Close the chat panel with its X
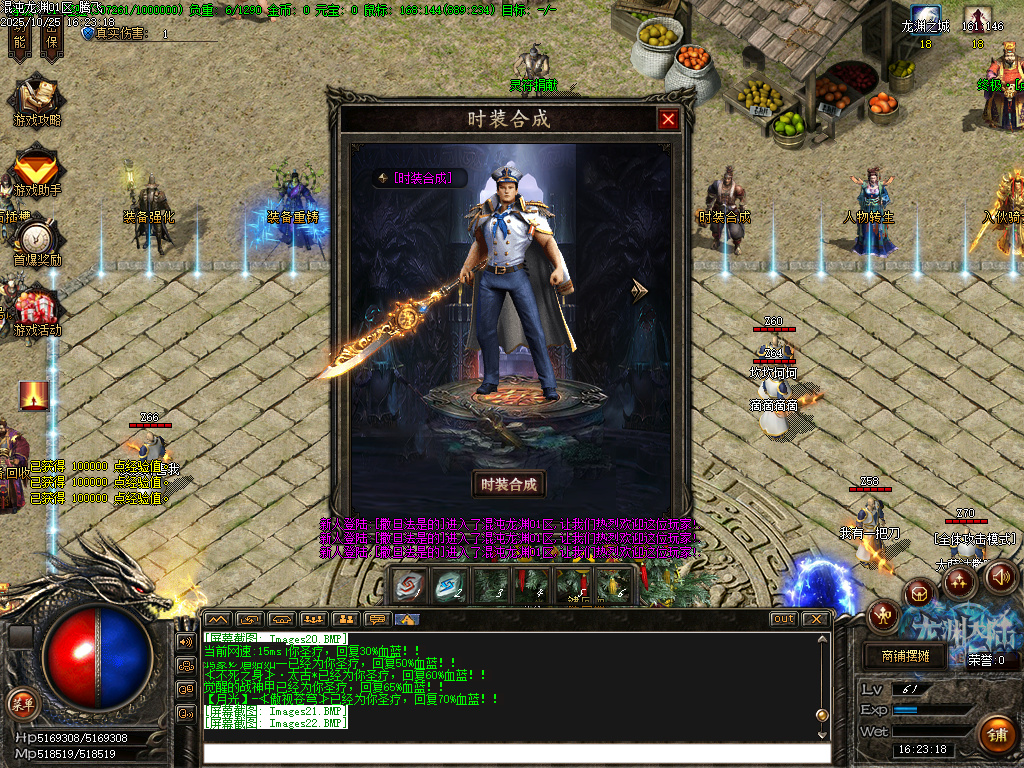The width and height of the screenshot is (1024, 768). coord(816,619)
